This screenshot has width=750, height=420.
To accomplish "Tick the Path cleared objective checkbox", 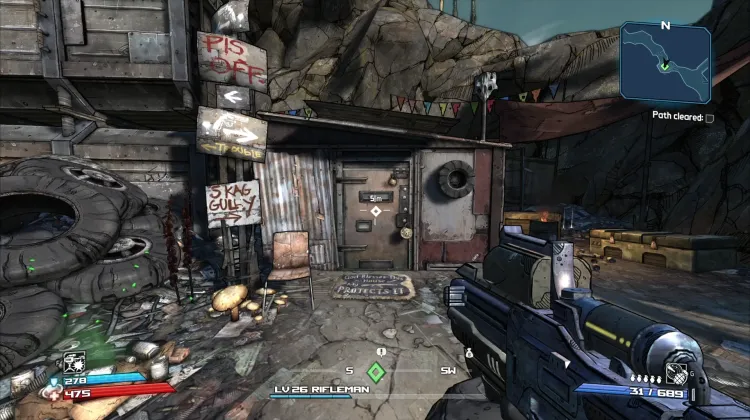I will pos(710,118).
